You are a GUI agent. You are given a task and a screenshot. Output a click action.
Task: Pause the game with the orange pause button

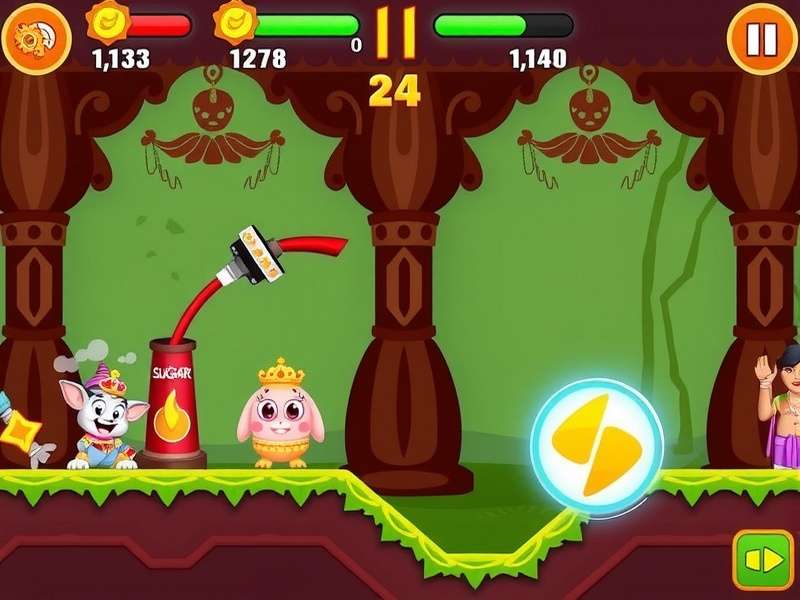pos(761,39)
